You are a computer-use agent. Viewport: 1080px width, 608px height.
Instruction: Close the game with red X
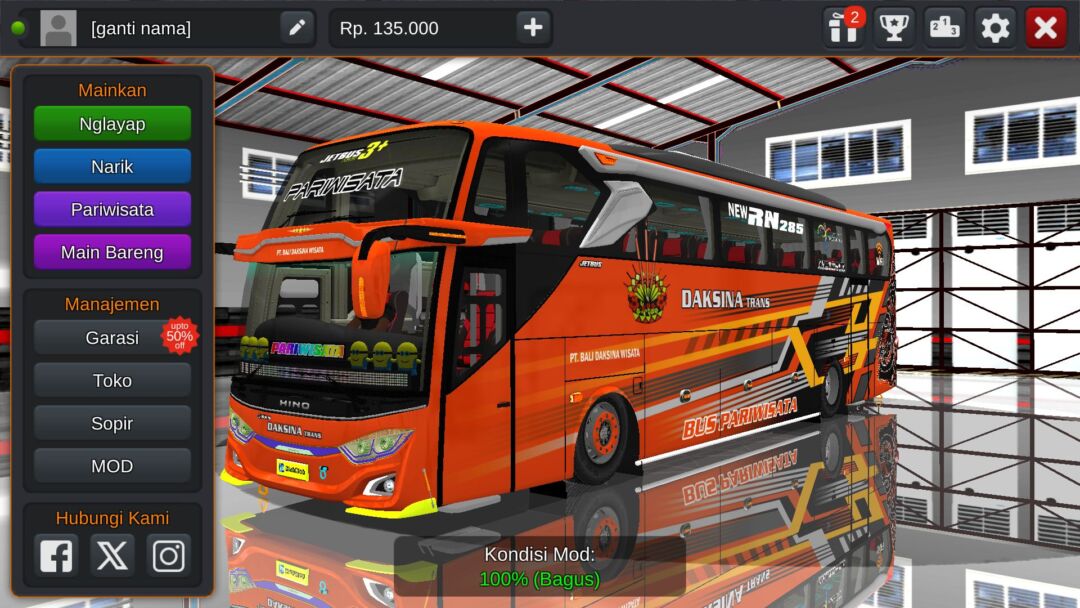(1046, 28)
